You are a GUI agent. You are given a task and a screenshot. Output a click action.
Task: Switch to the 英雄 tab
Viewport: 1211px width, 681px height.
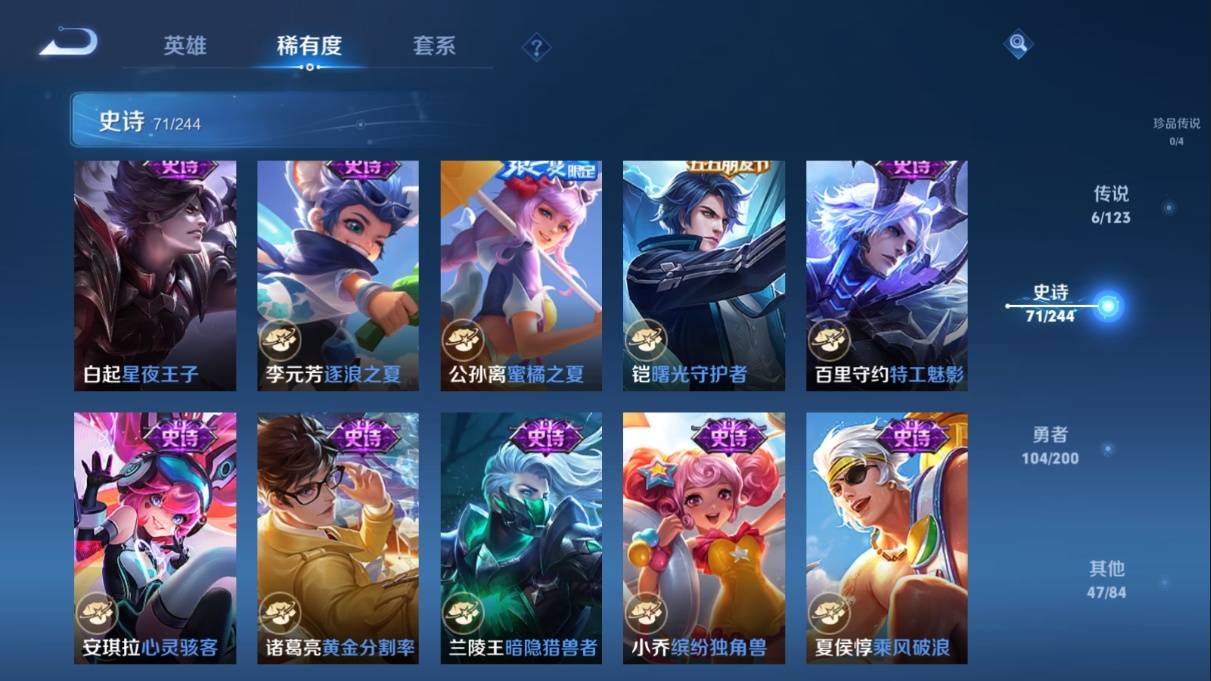[185, 46]
